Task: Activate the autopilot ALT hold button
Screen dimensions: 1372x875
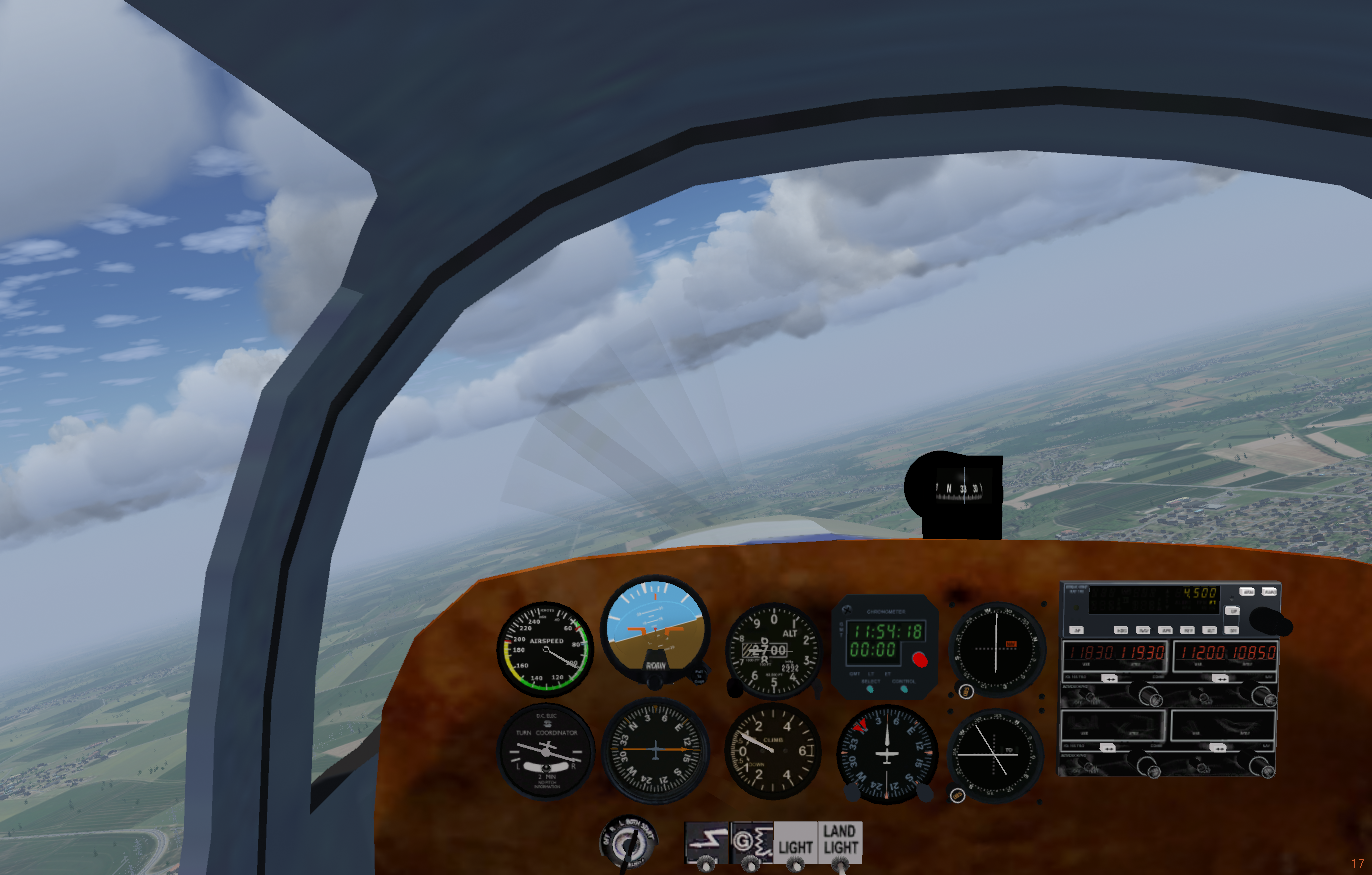Action: pyautogui.click(x=1210, y=630)
